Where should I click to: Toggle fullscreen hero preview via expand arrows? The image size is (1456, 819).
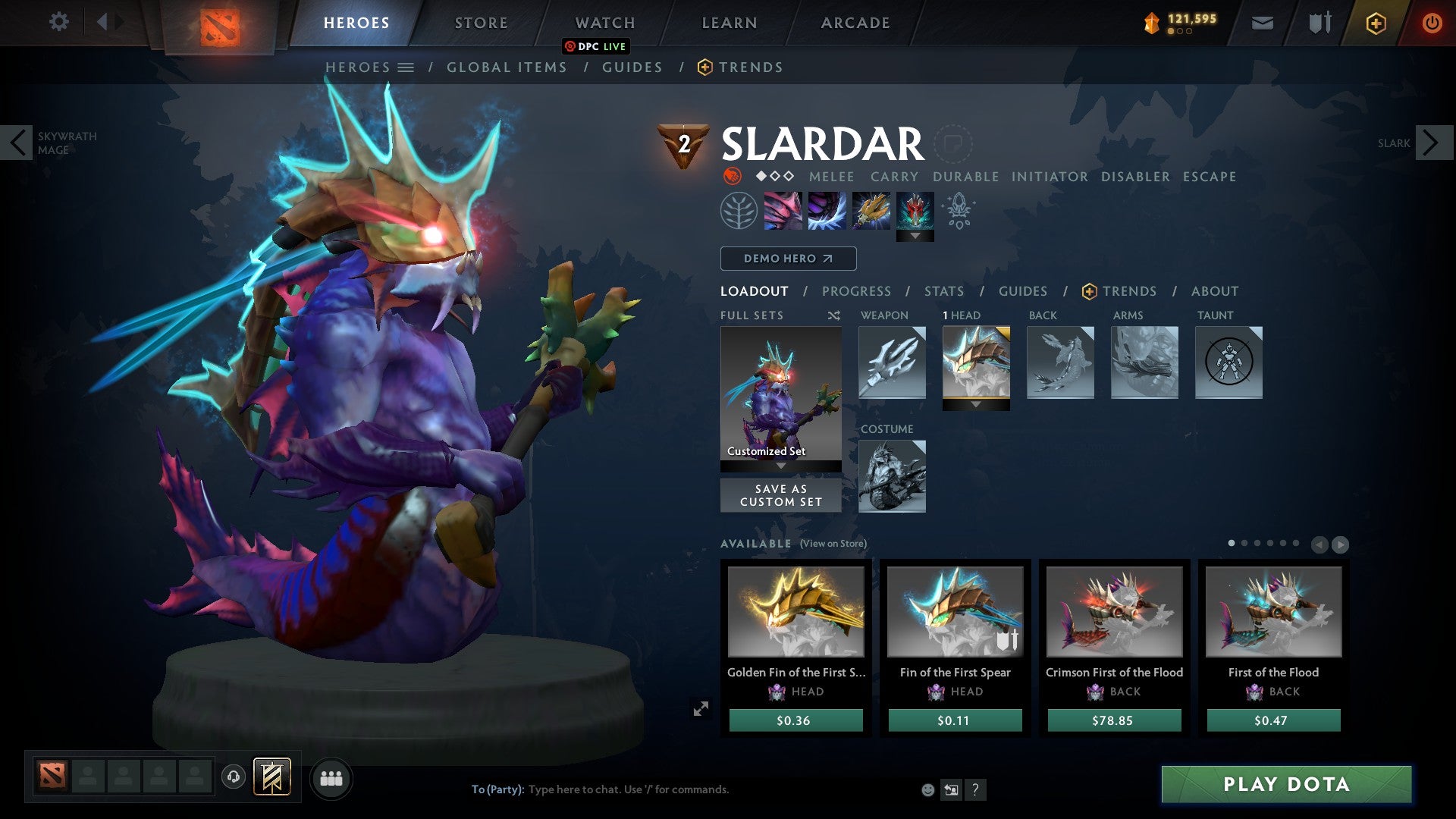click(701, 708)
